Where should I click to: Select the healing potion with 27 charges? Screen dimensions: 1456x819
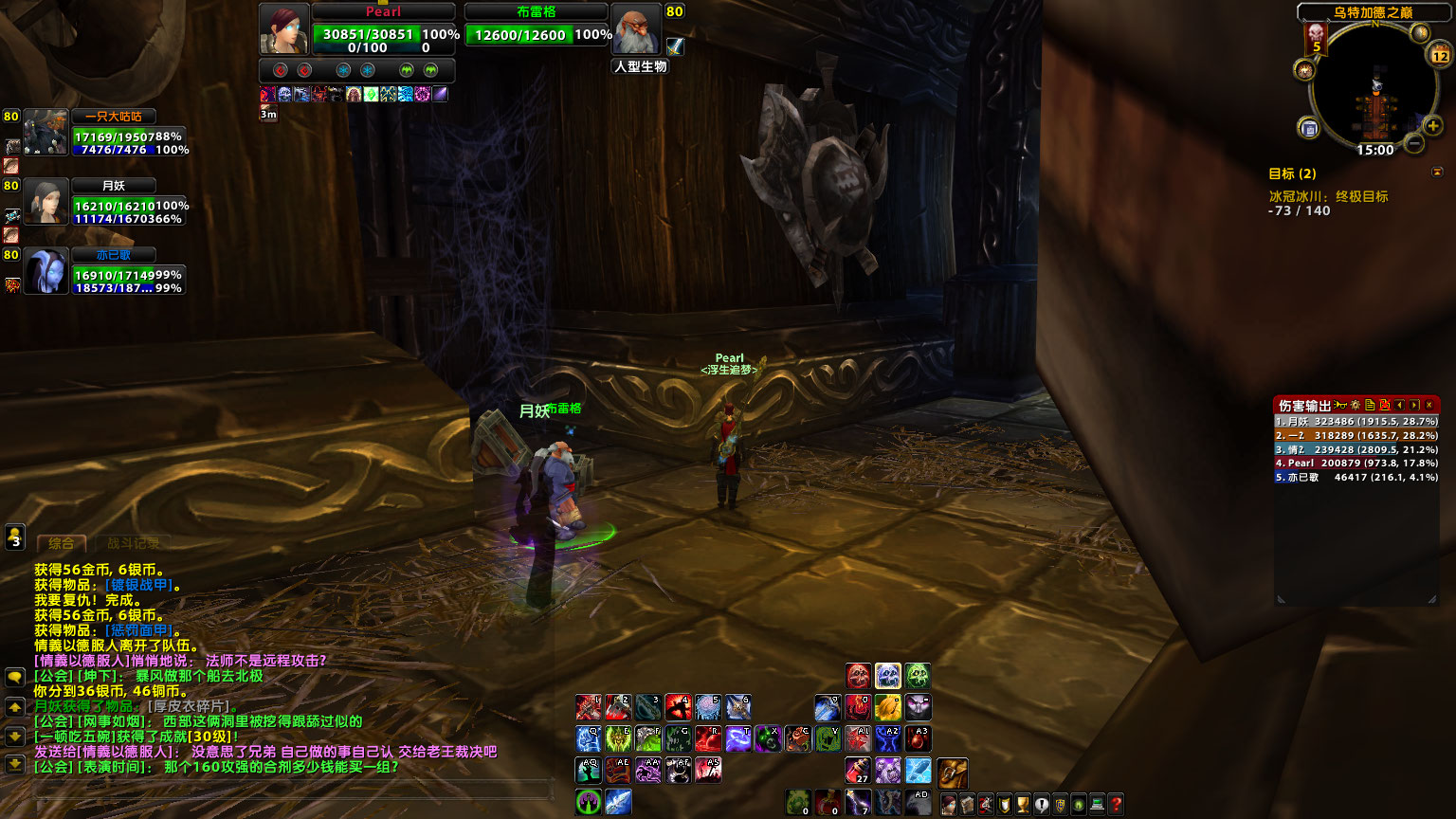(858, 770)
